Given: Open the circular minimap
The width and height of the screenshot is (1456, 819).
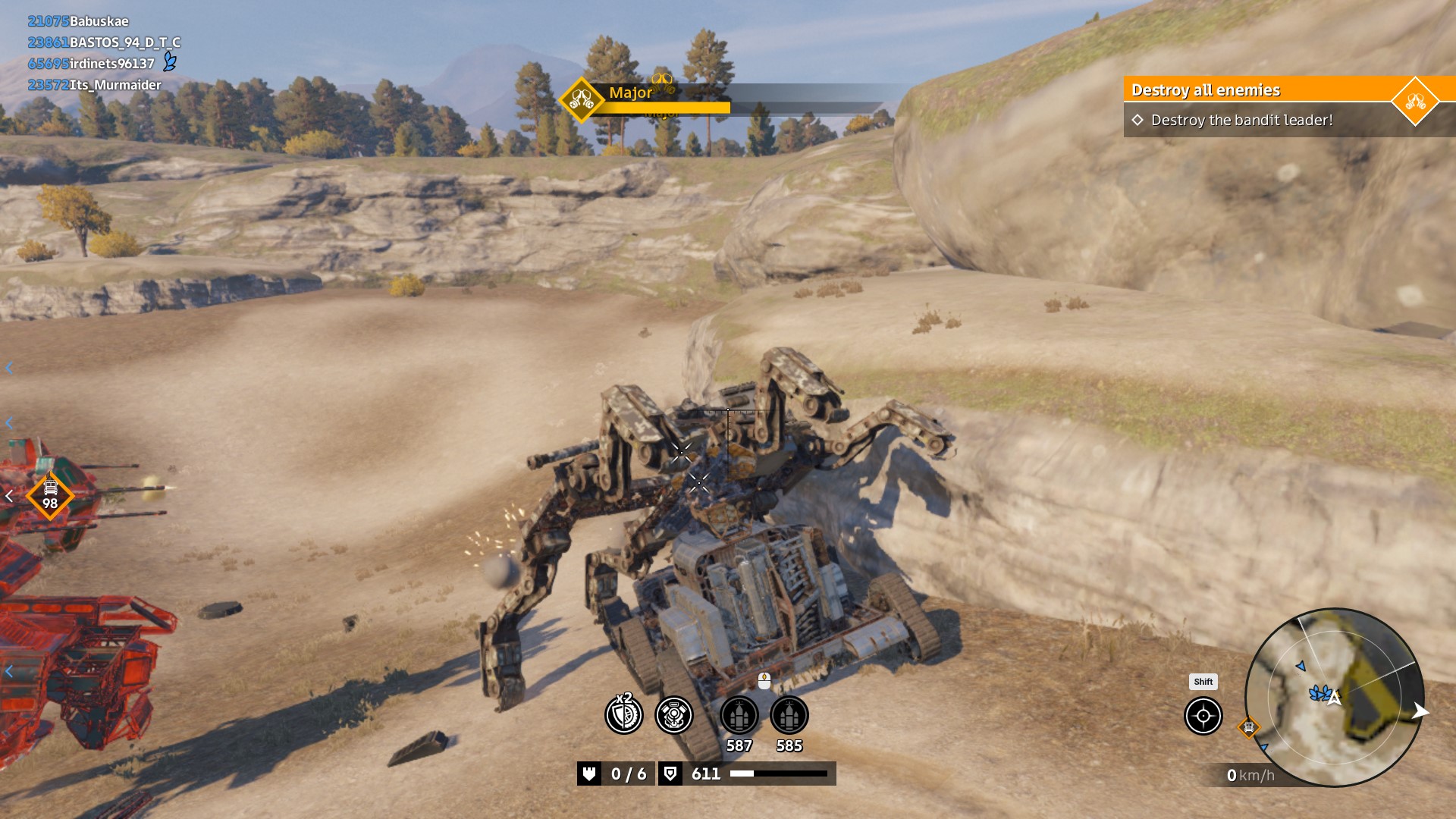Looking at the screenshot, I should click(1334, 697).
